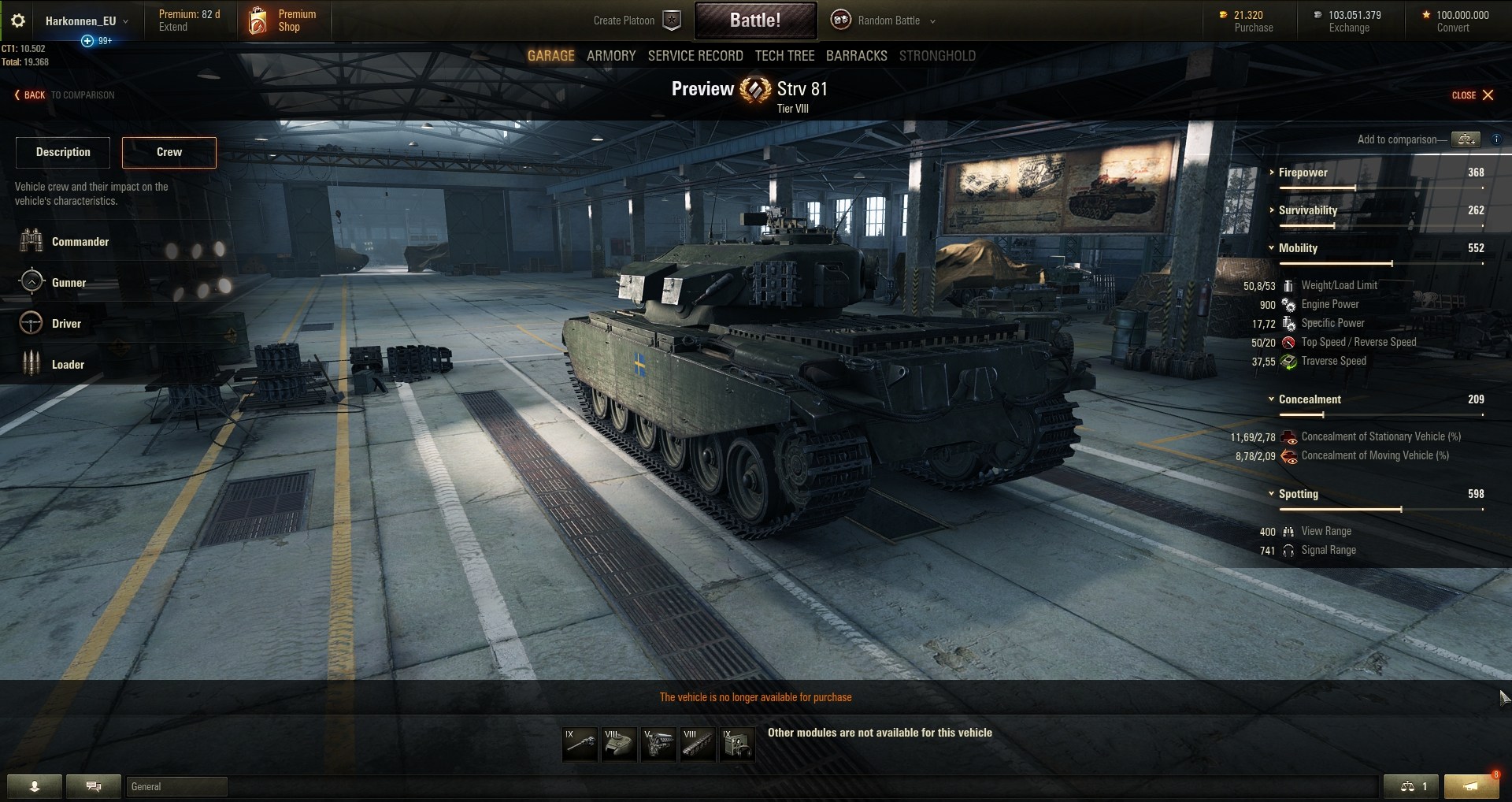Select the Garage tab
Screen dimensions: 1512x802
550,56
